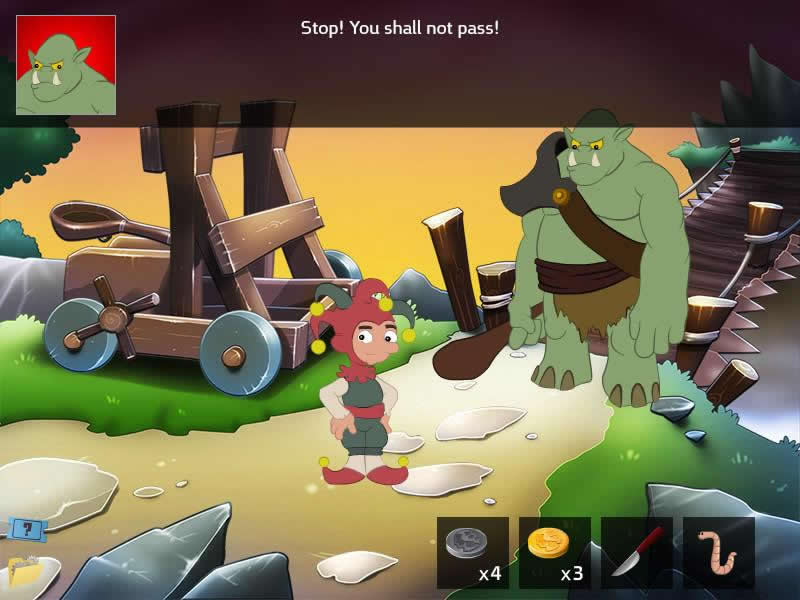The width and height of the screenshot is (800, 600).
Task: Choose the worm inventory item
Action: coord(719,552)
